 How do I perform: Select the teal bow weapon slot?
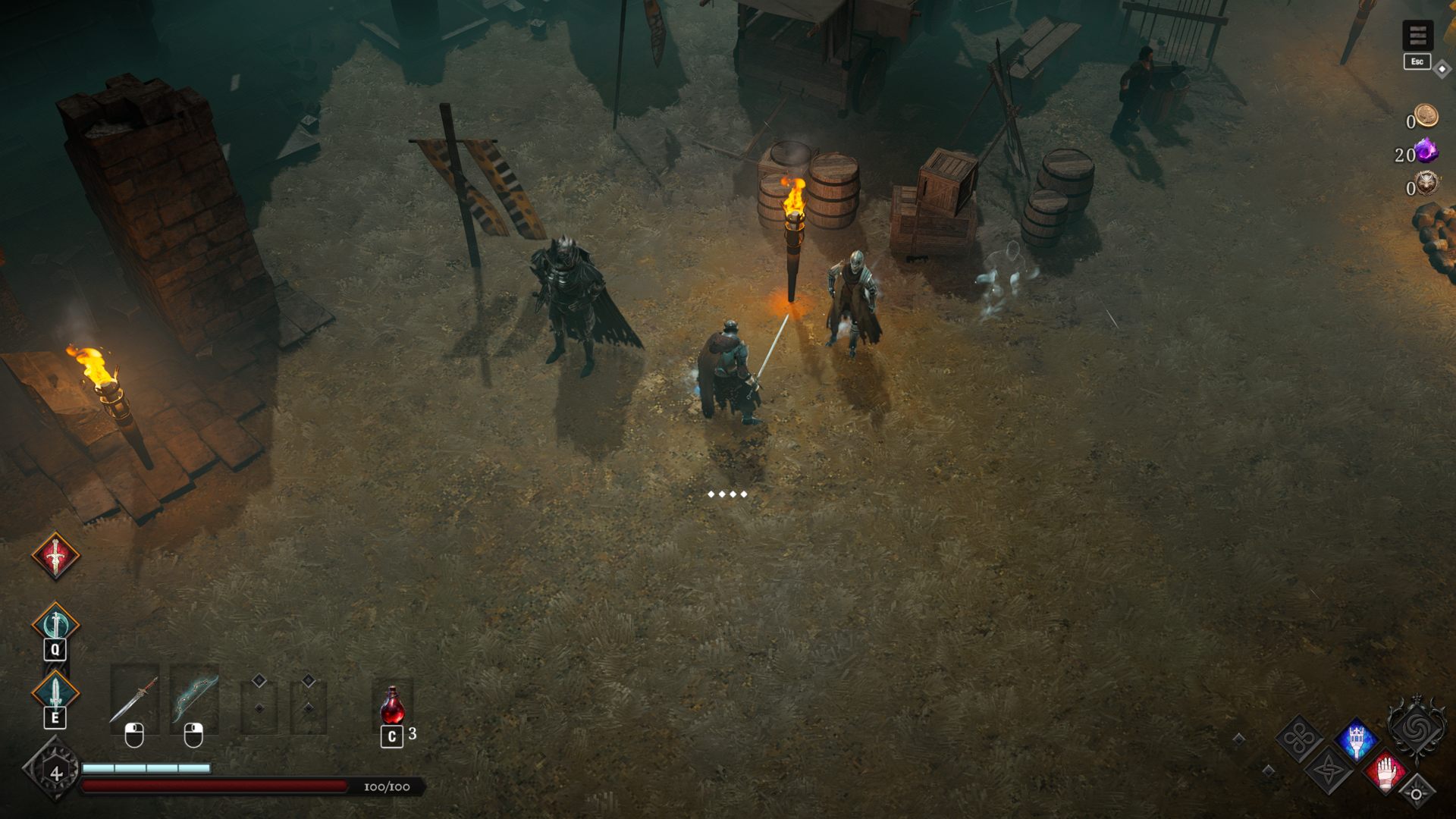point(194,700)
